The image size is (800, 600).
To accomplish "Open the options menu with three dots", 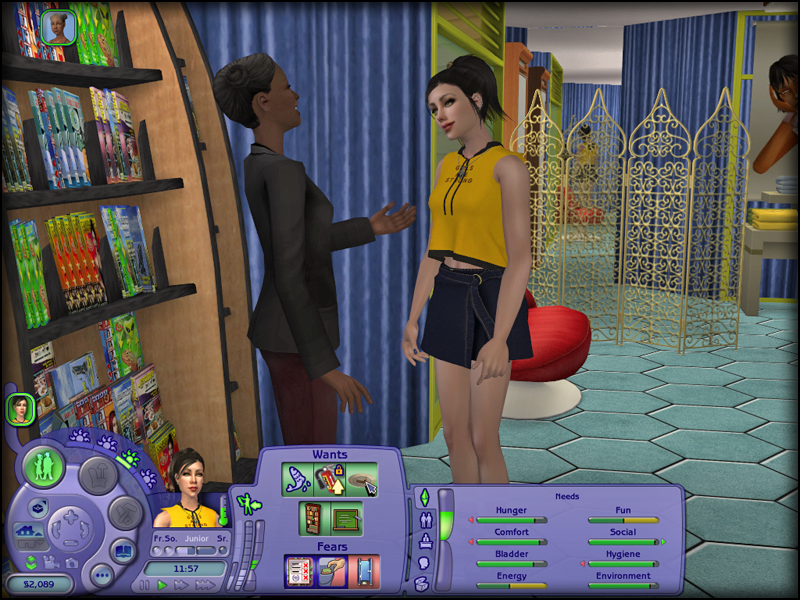I will 101,575.
